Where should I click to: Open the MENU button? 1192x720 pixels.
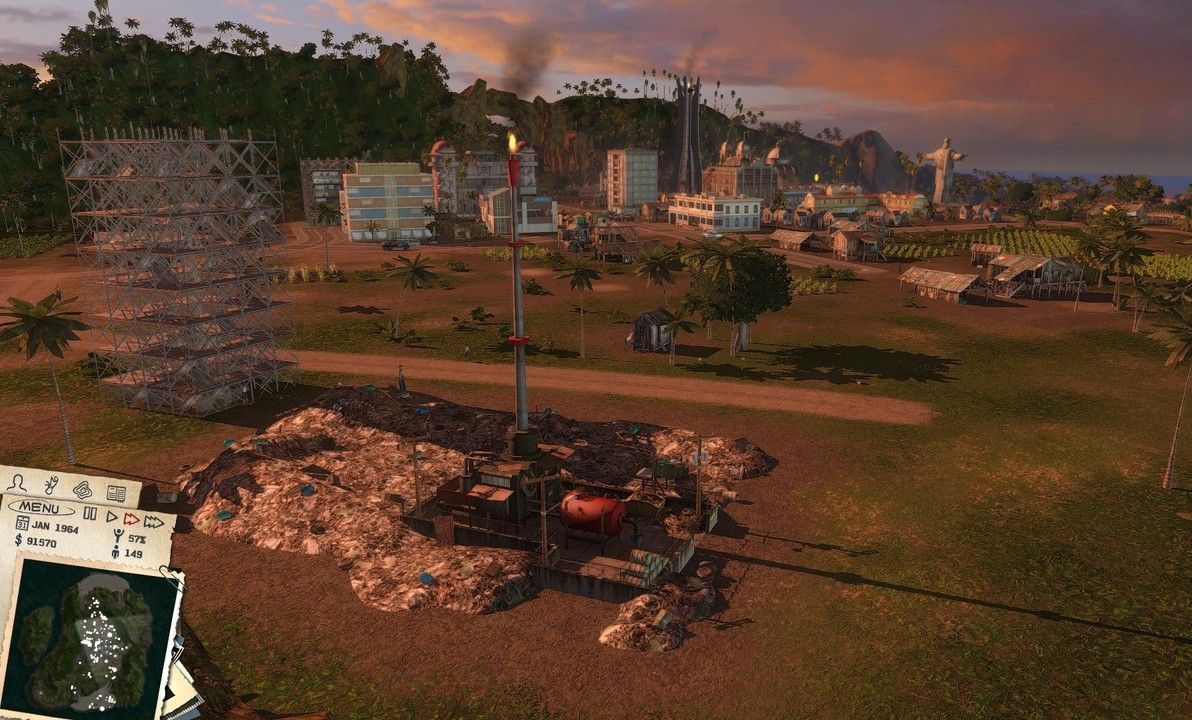coord(41,508)
